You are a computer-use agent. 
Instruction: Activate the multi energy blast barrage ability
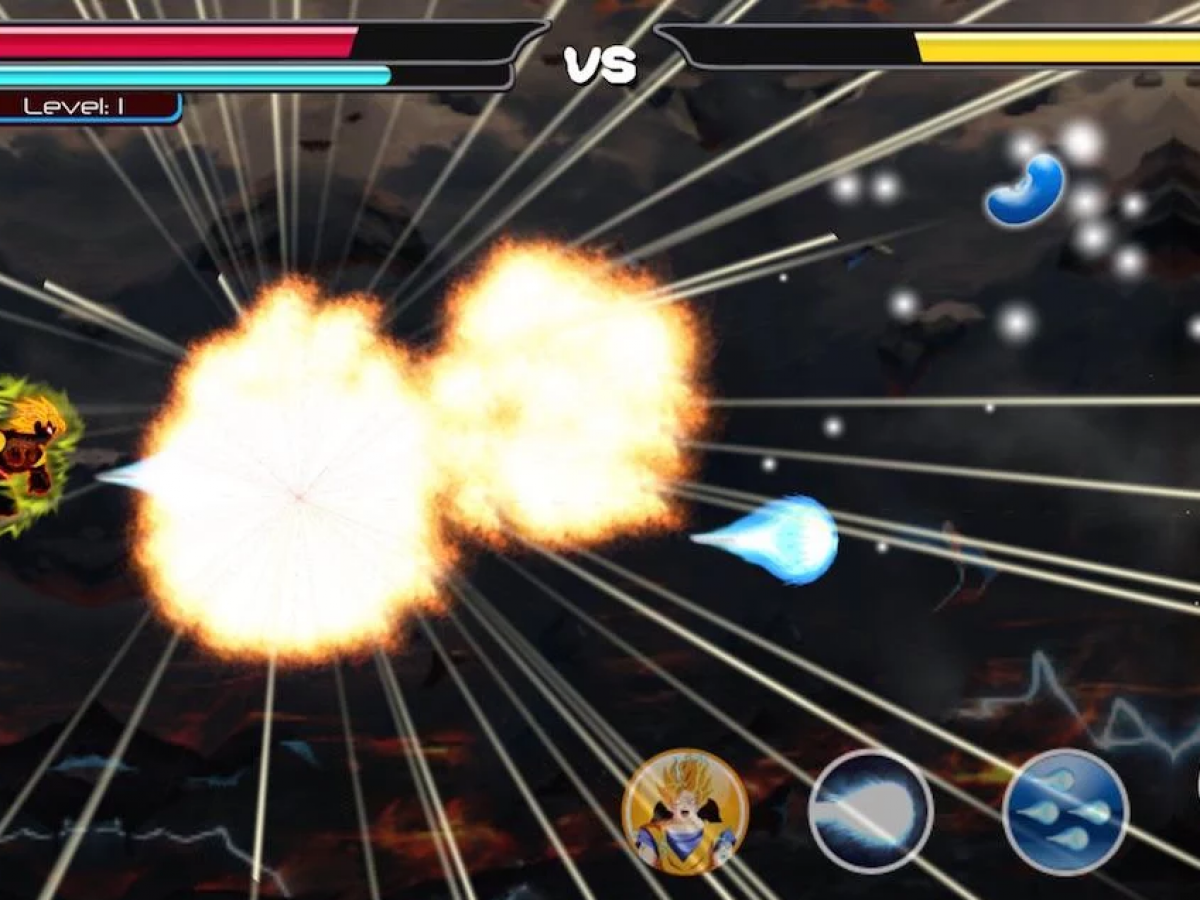[1065, 811]
